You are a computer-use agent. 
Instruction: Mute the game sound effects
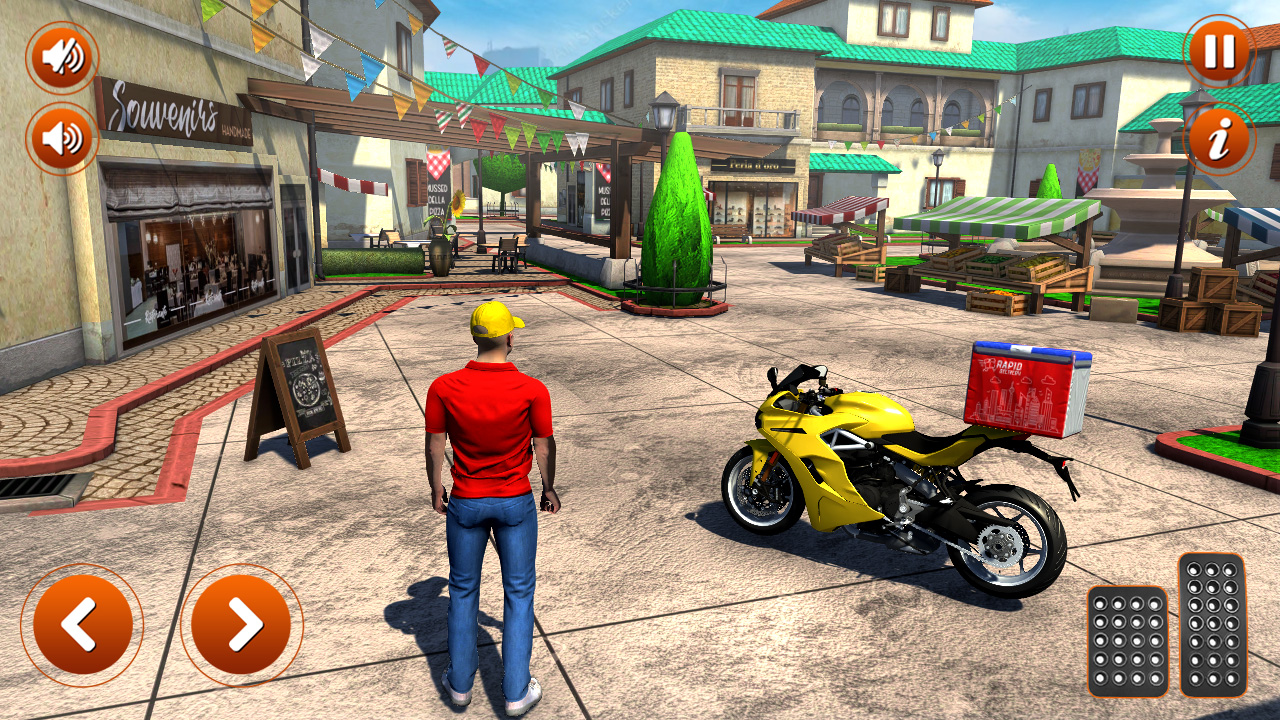pos(60,55)
